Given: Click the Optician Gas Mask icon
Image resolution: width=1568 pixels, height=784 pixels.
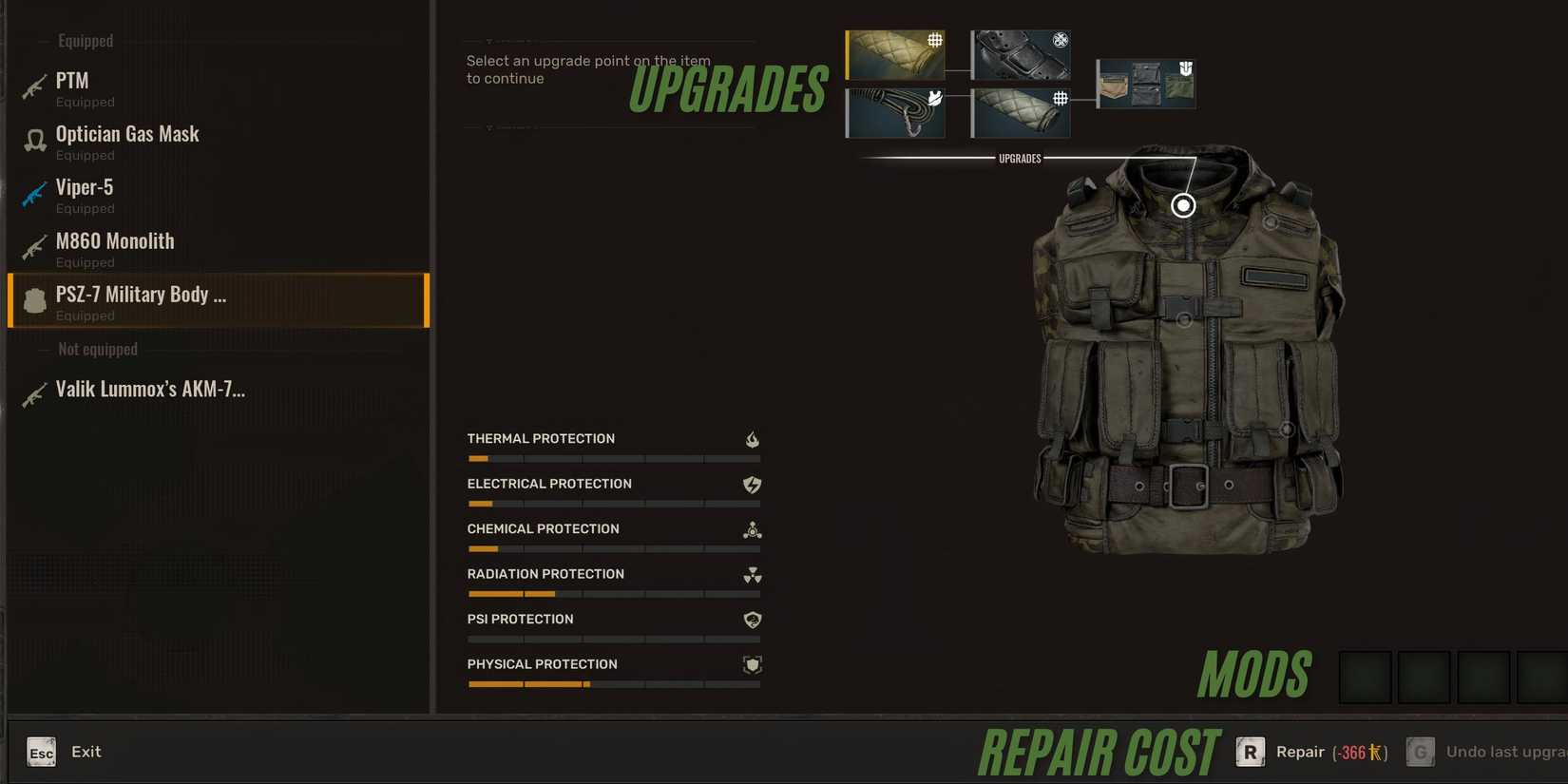Looking at the screenshot, I should [x=34, y=140].
